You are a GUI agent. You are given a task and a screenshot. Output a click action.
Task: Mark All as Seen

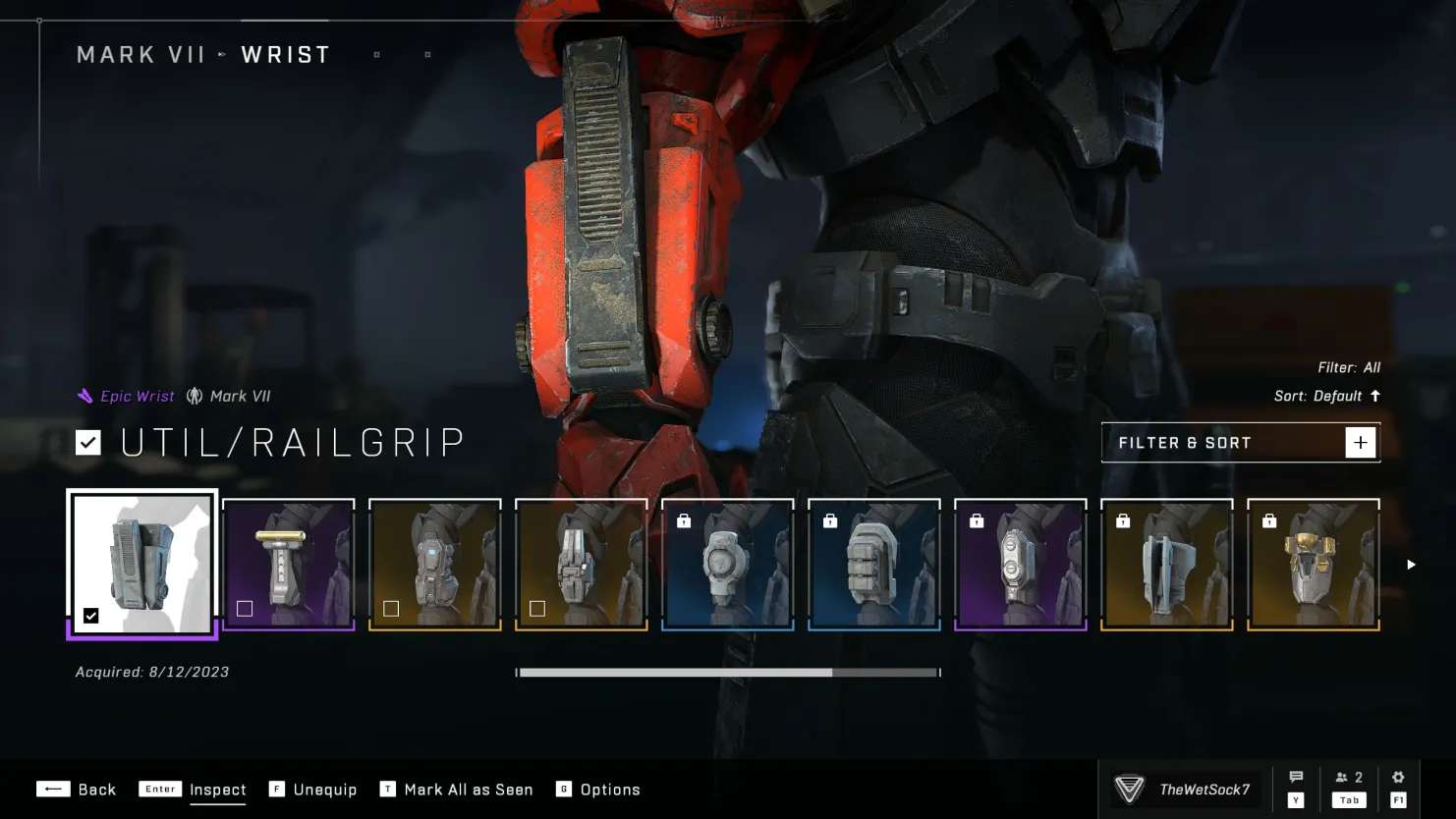pyautogui.click(x=457, y=790)
